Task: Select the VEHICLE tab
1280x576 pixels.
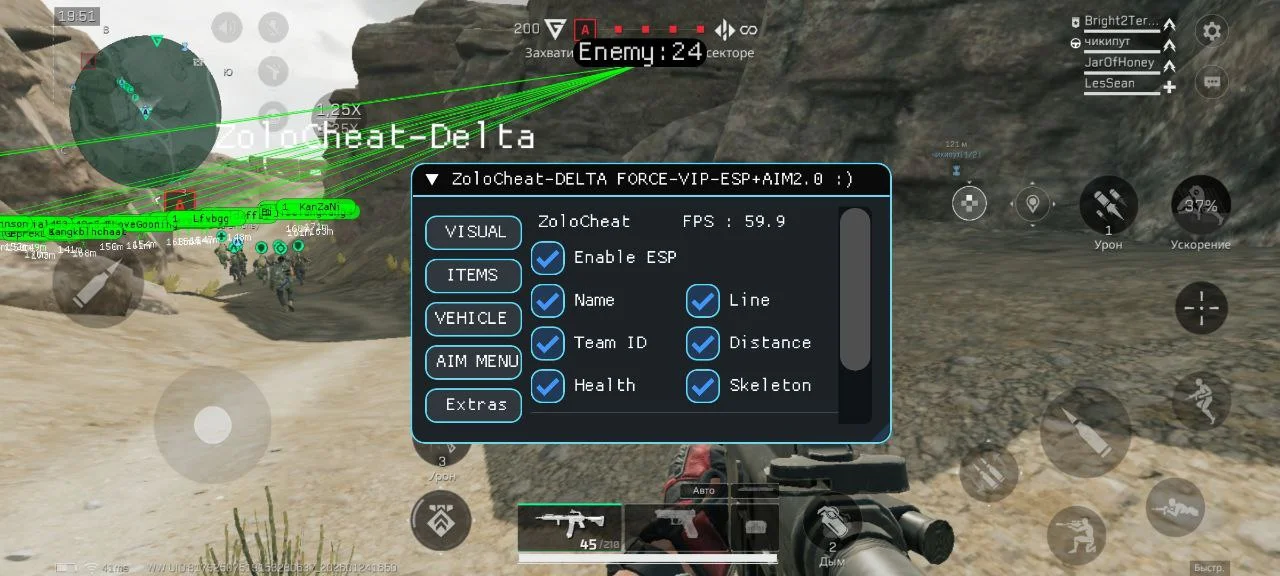Action: tap(474, 318)
